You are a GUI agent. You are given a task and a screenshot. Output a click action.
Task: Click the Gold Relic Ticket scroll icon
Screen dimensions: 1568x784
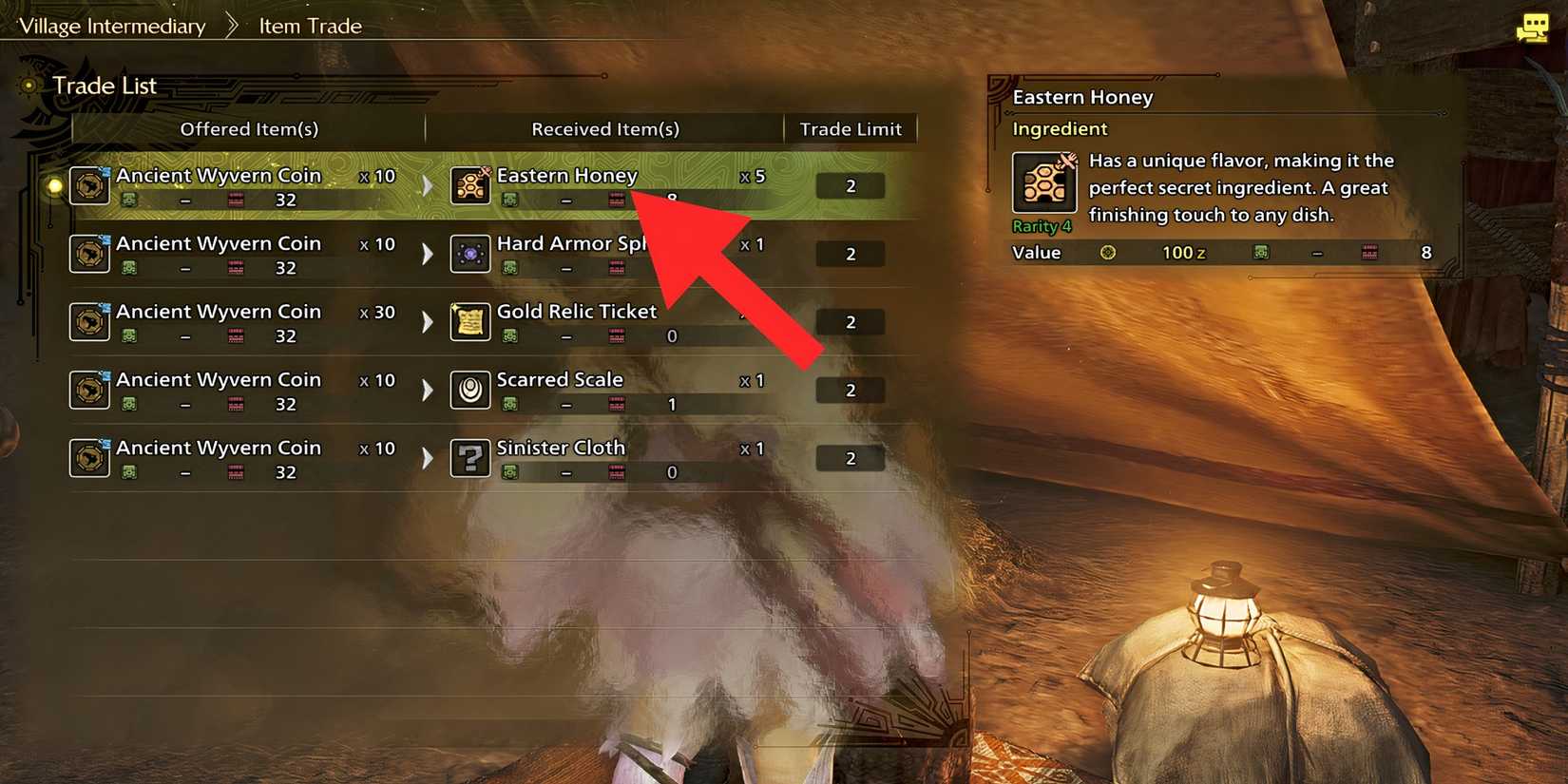470,321
